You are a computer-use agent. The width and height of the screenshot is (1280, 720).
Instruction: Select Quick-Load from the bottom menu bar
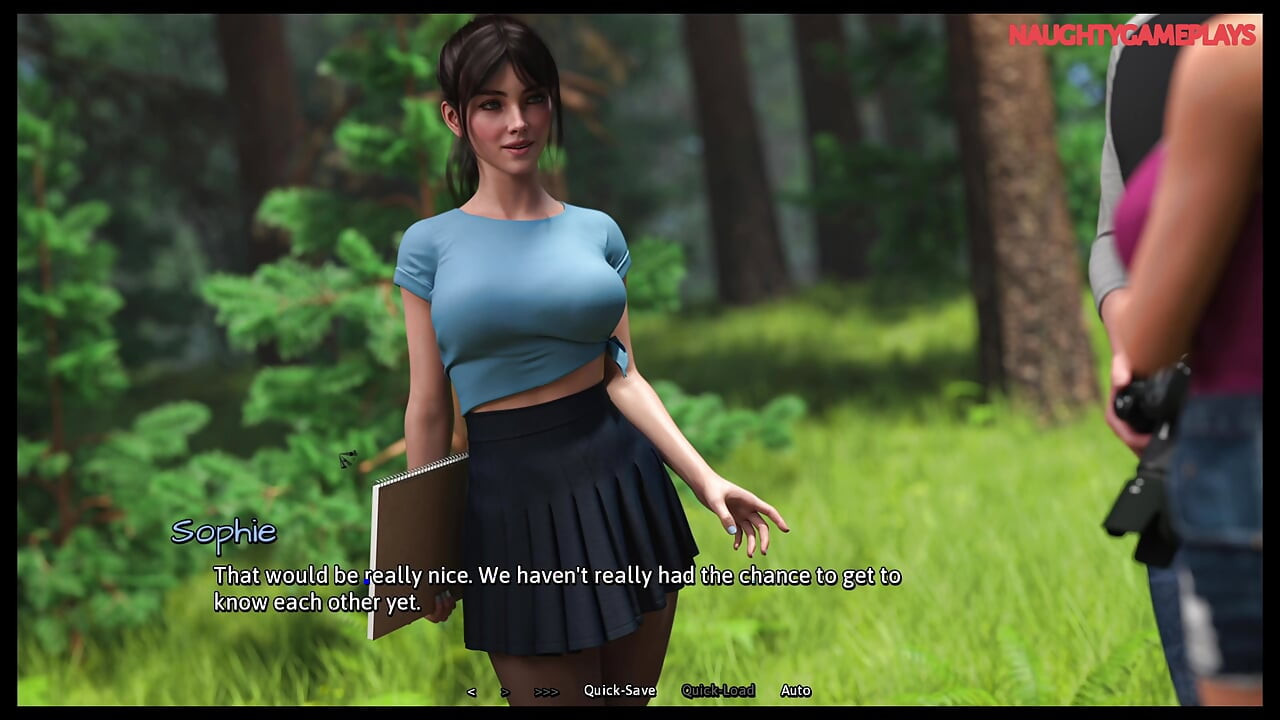717,690
